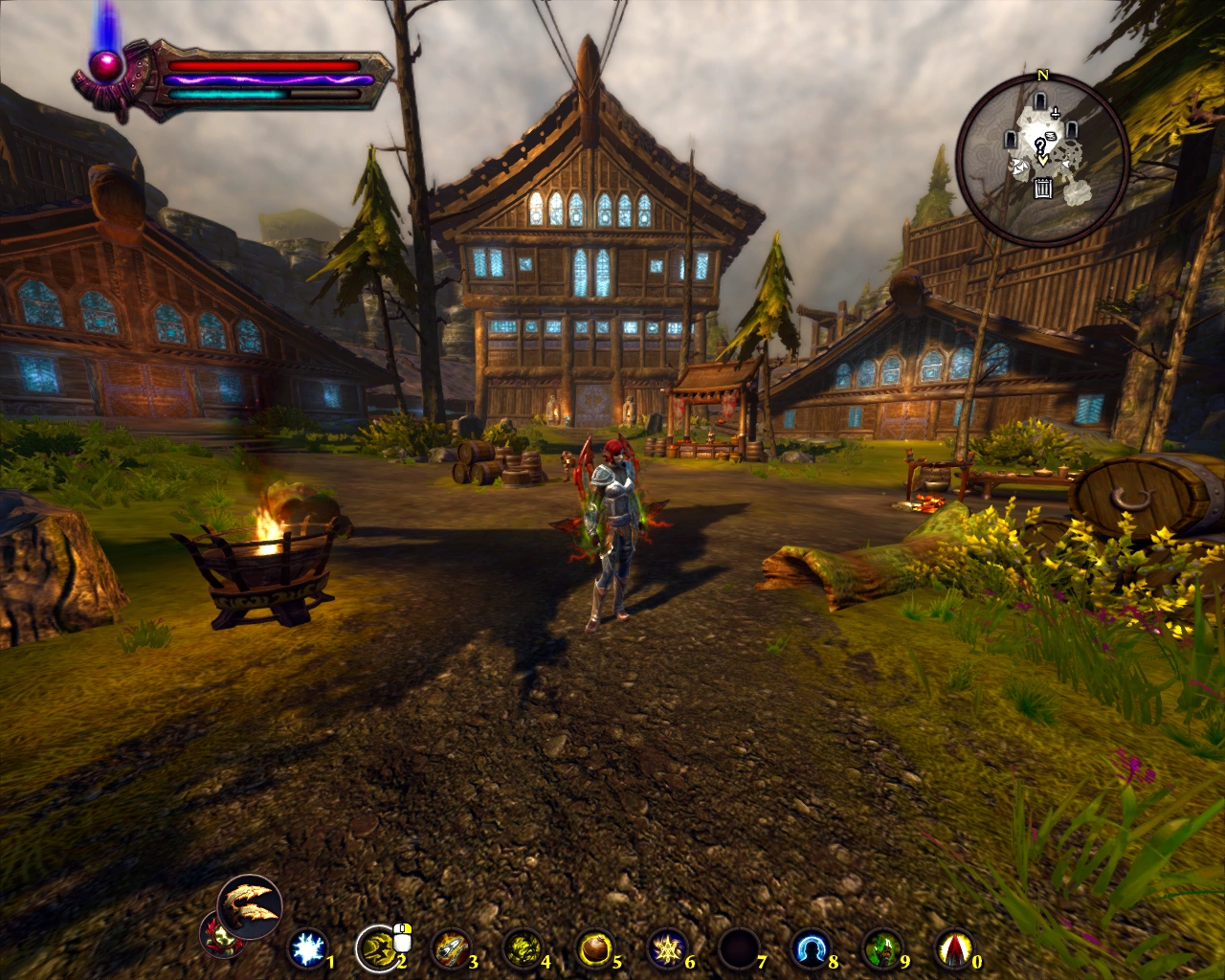Click the yellow player arrow on the minimap
This screenshot has width=1225, height=980.
(1043, 160)
